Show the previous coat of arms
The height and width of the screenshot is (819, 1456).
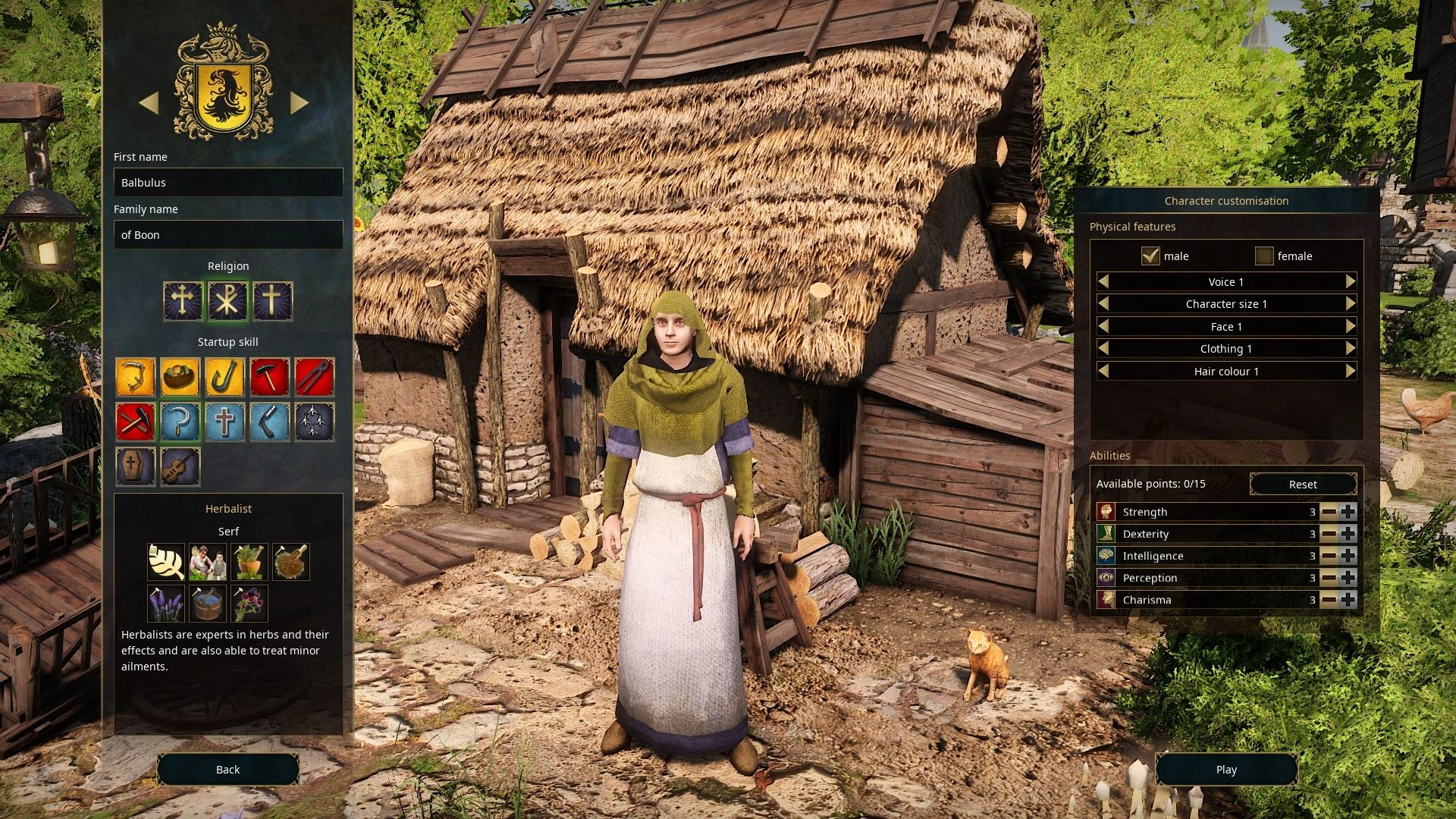pos(149,102)
